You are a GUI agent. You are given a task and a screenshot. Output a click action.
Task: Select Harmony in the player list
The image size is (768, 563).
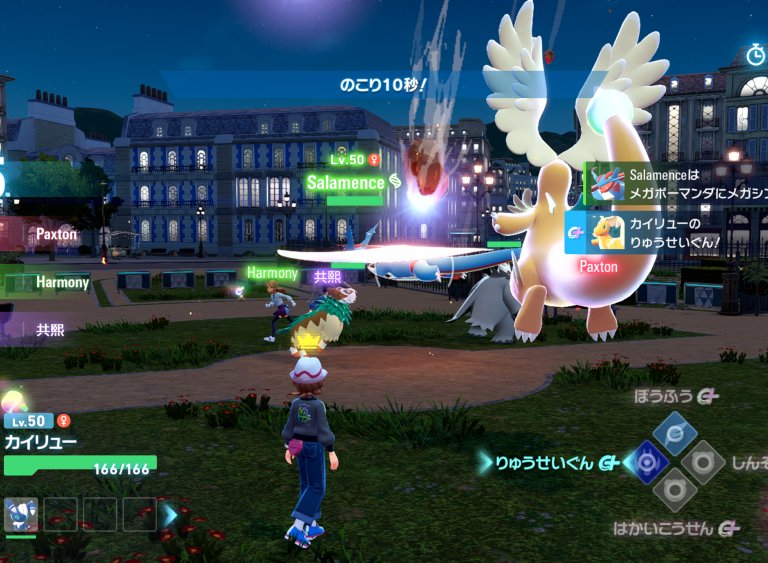[x=62, y=283]
